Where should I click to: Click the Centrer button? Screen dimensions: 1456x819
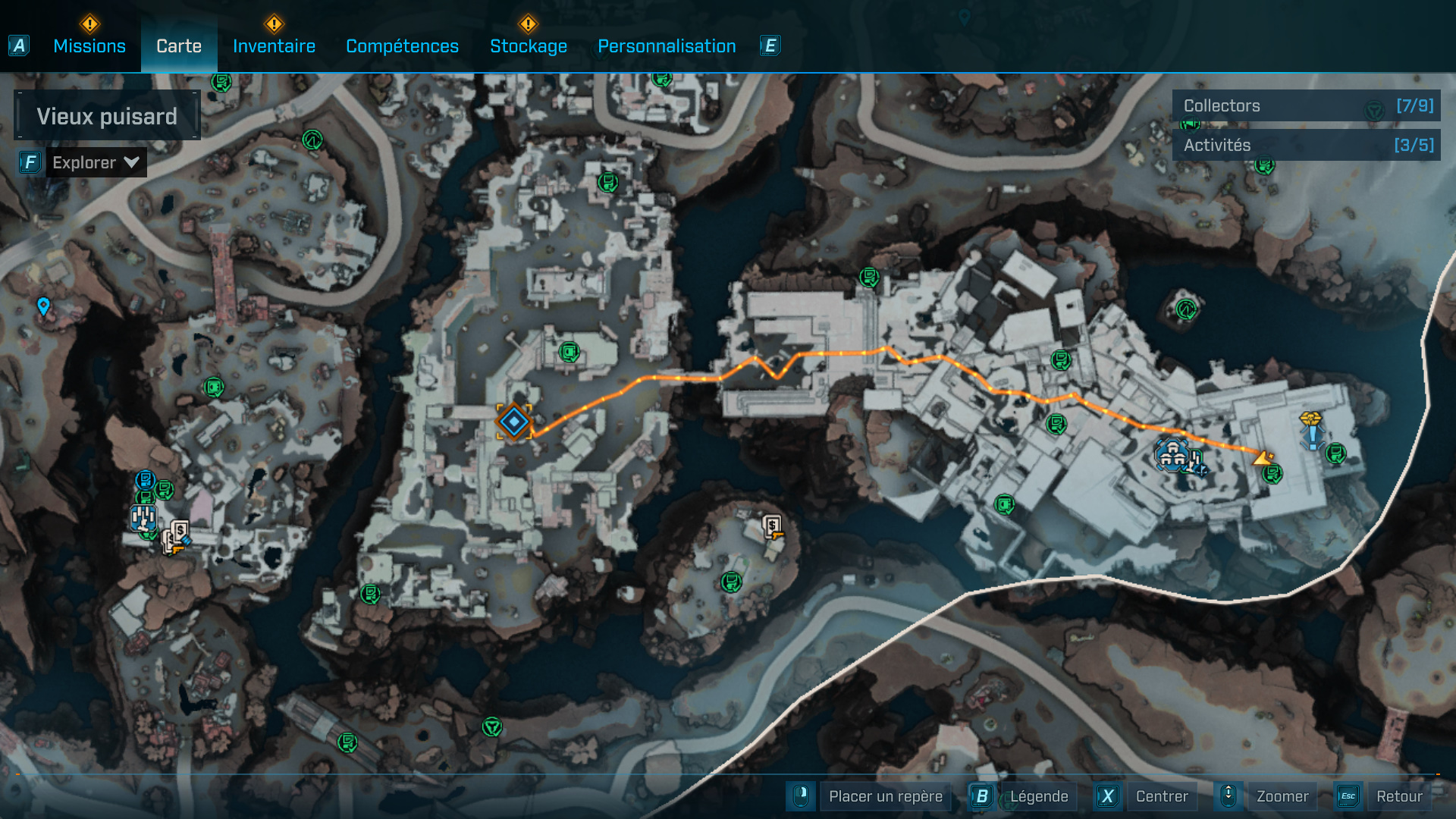coord(1163,796)
